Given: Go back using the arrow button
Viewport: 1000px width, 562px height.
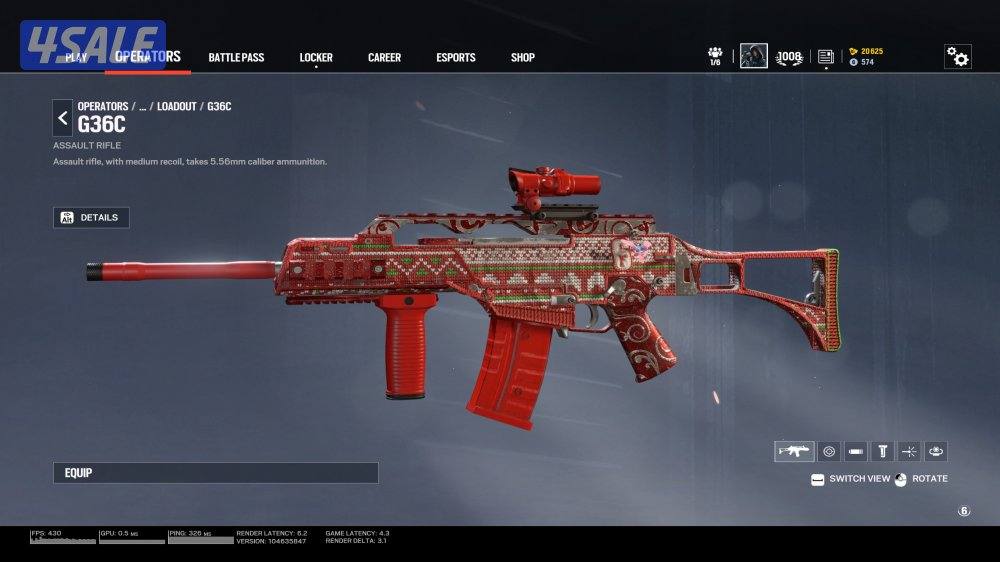Looking at the screenshot, I should 63,118.
